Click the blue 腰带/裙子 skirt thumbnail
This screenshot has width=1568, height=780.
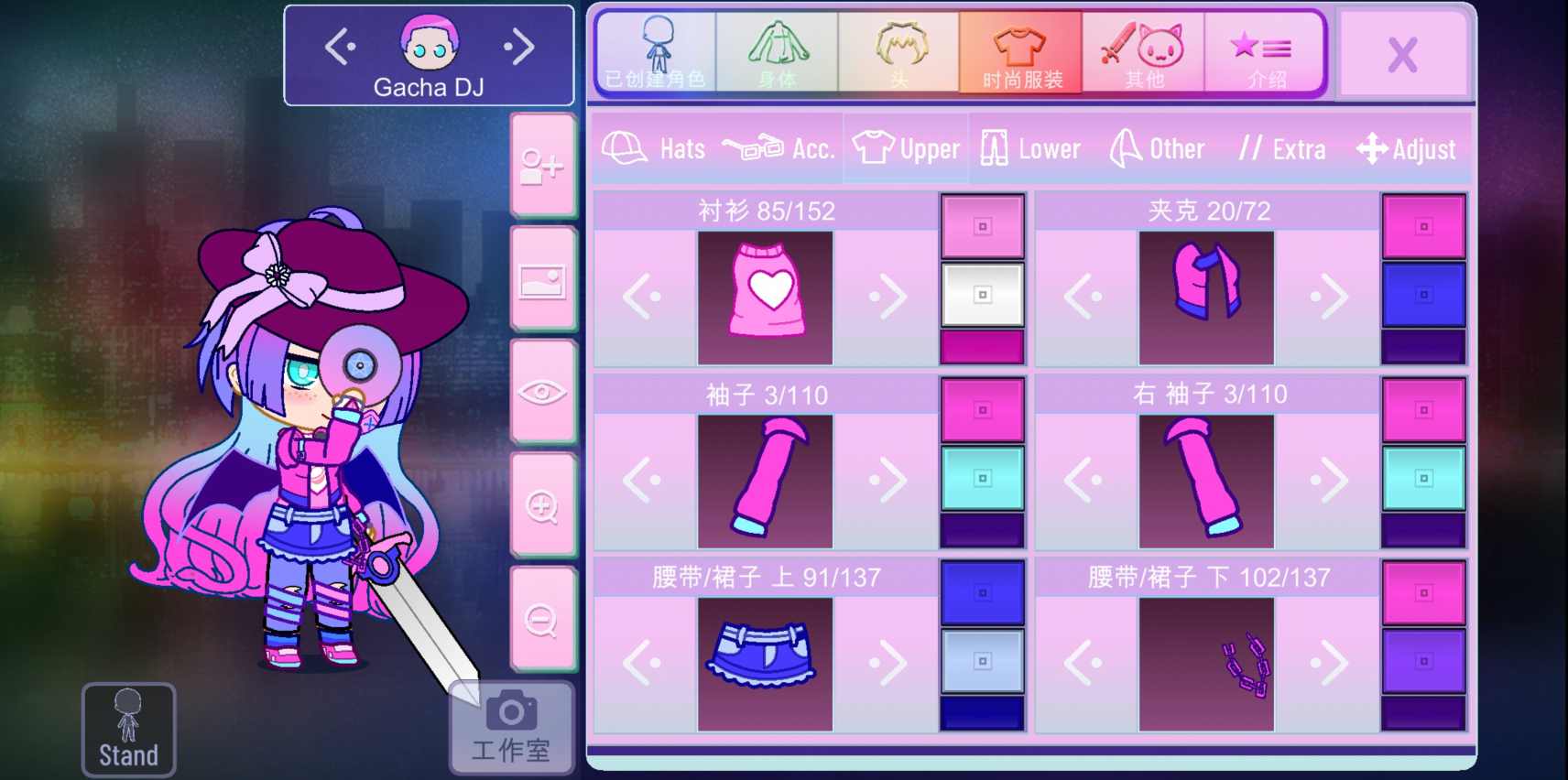(765, 662)
